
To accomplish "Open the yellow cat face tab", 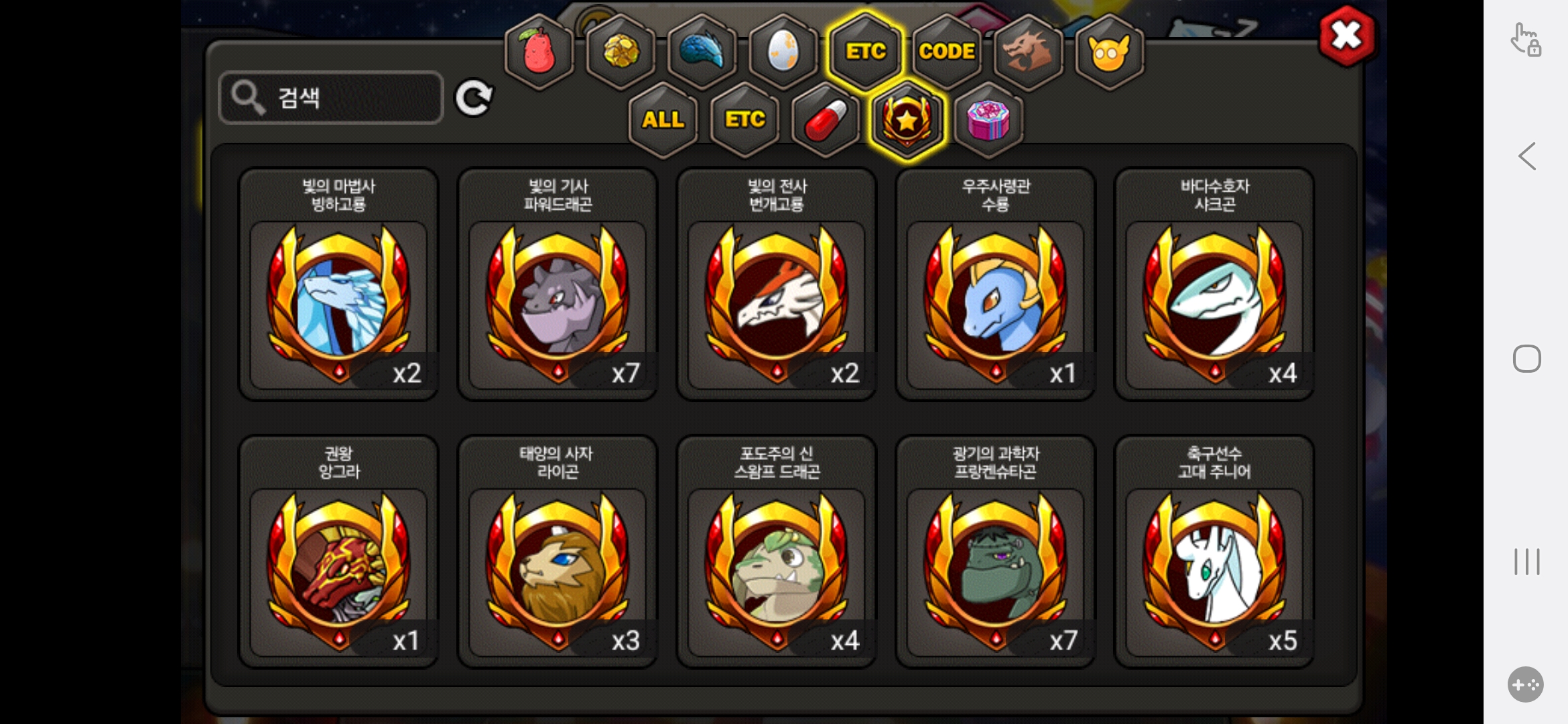I will pos(1109,52).
